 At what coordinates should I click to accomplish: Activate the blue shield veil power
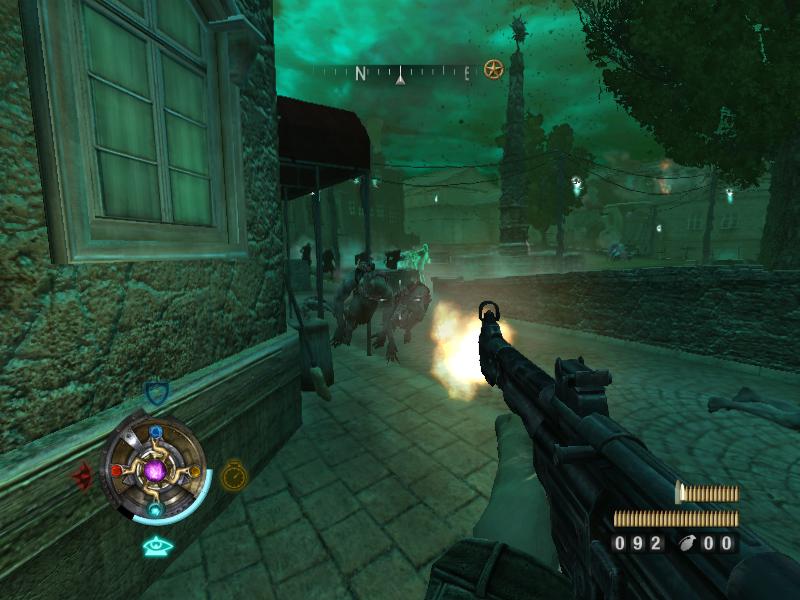pos(155,393)
